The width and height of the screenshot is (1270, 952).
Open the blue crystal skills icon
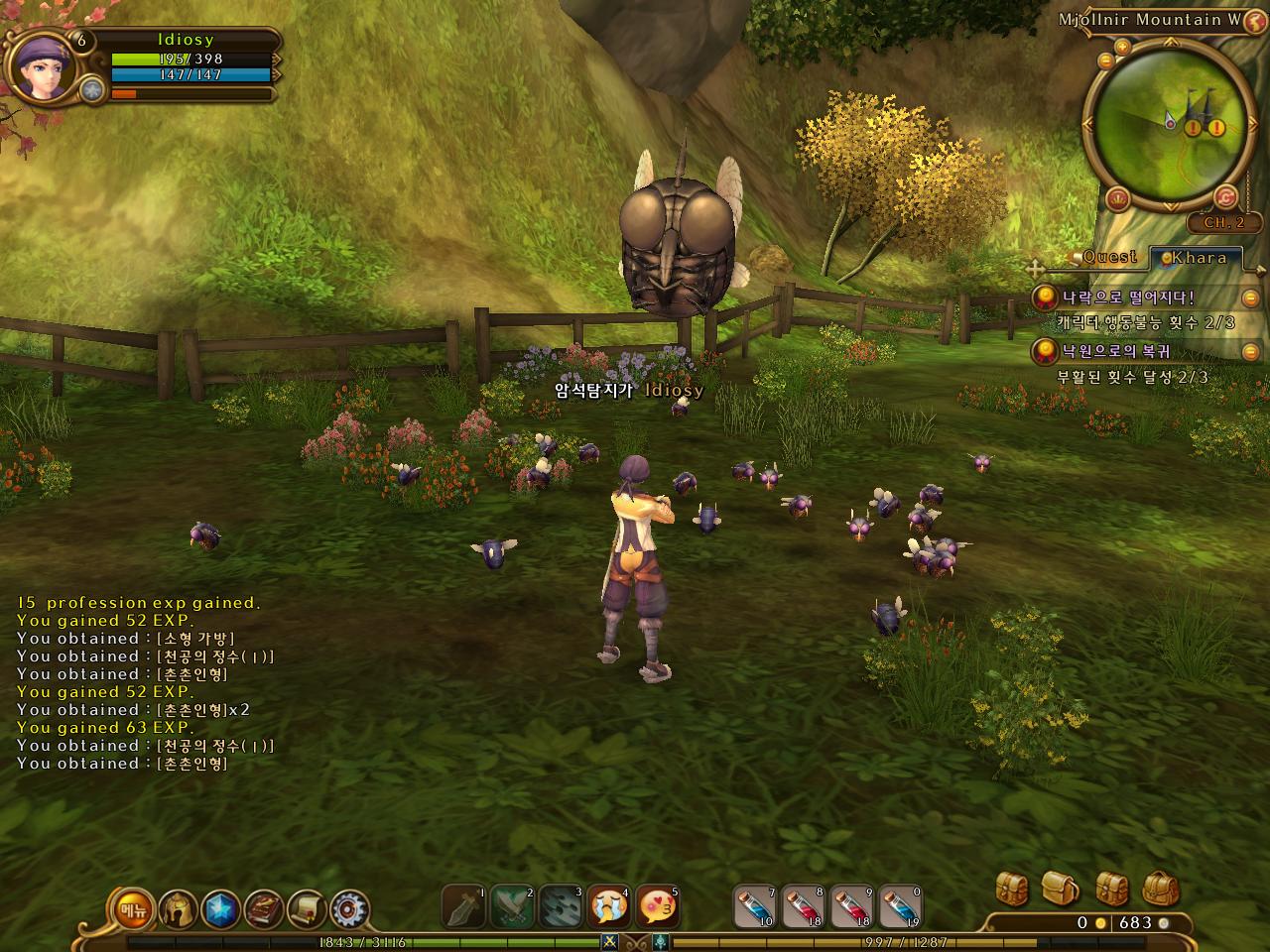click(x=220, y=909)
